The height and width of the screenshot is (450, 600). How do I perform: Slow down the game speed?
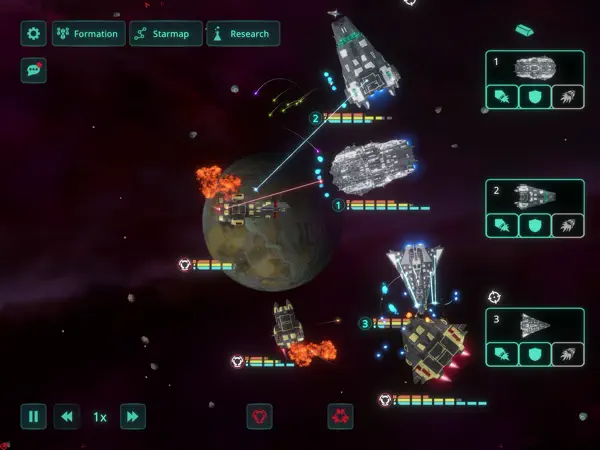tap(66, 416)
